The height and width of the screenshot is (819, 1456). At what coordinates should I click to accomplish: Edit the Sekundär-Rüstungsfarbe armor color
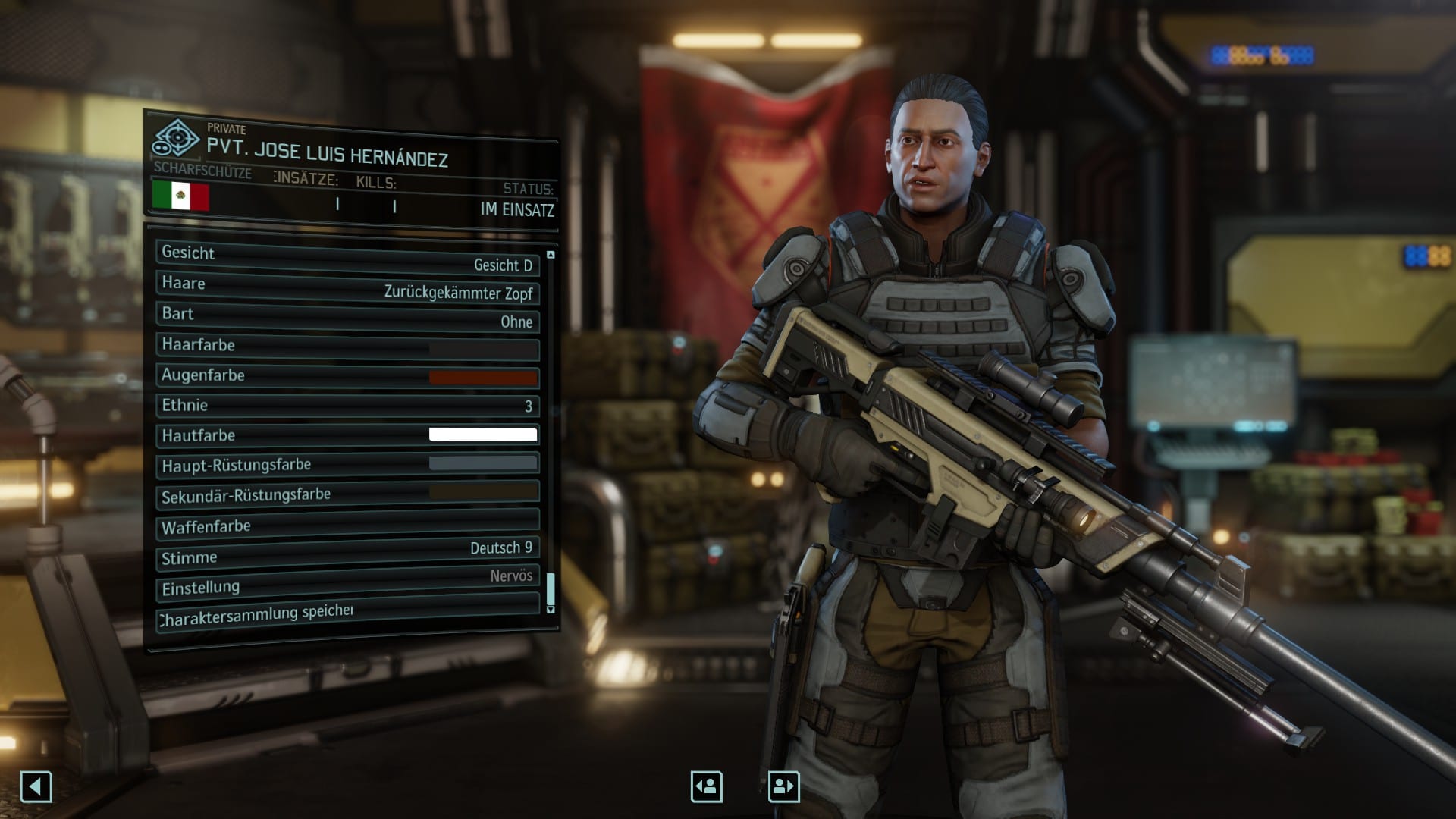pyautogui.click(x=347, y=494)
